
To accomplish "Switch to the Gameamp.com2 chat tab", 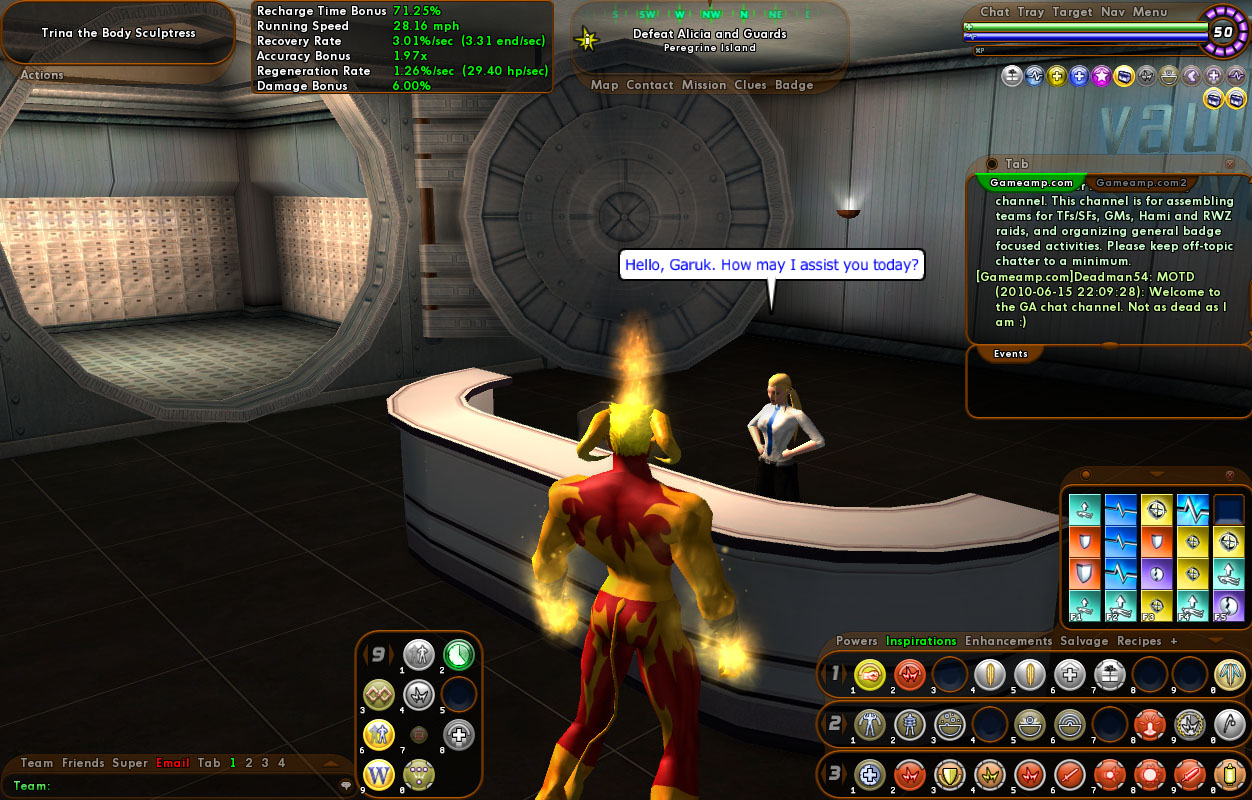I will 1141,183.
